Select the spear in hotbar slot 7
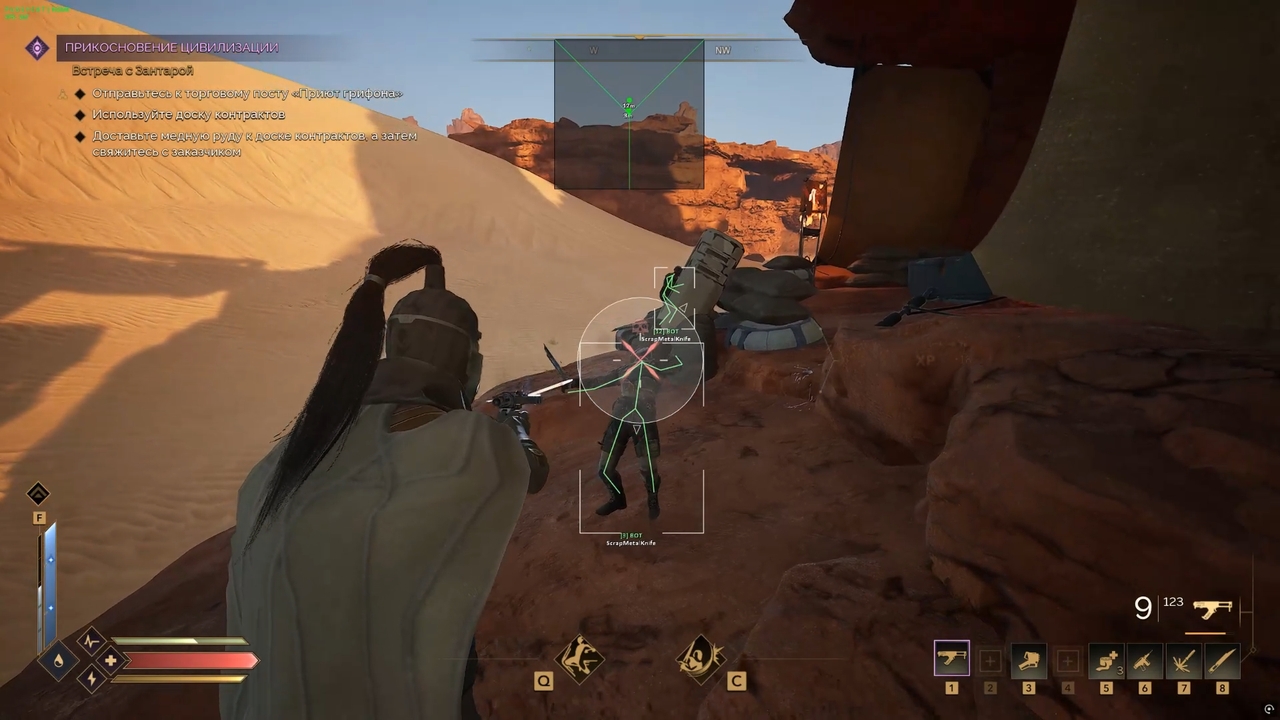Image resolution: width=1280 pixels, height=720 pixels. coord(1183,659)
